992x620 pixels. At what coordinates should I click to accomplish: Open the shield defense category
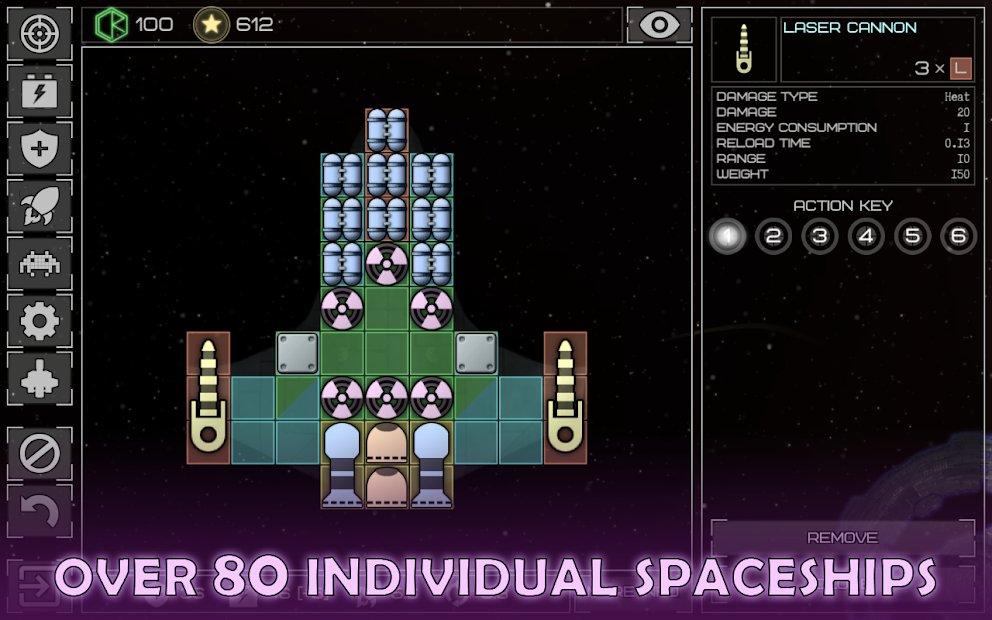(x=40, y=149)
